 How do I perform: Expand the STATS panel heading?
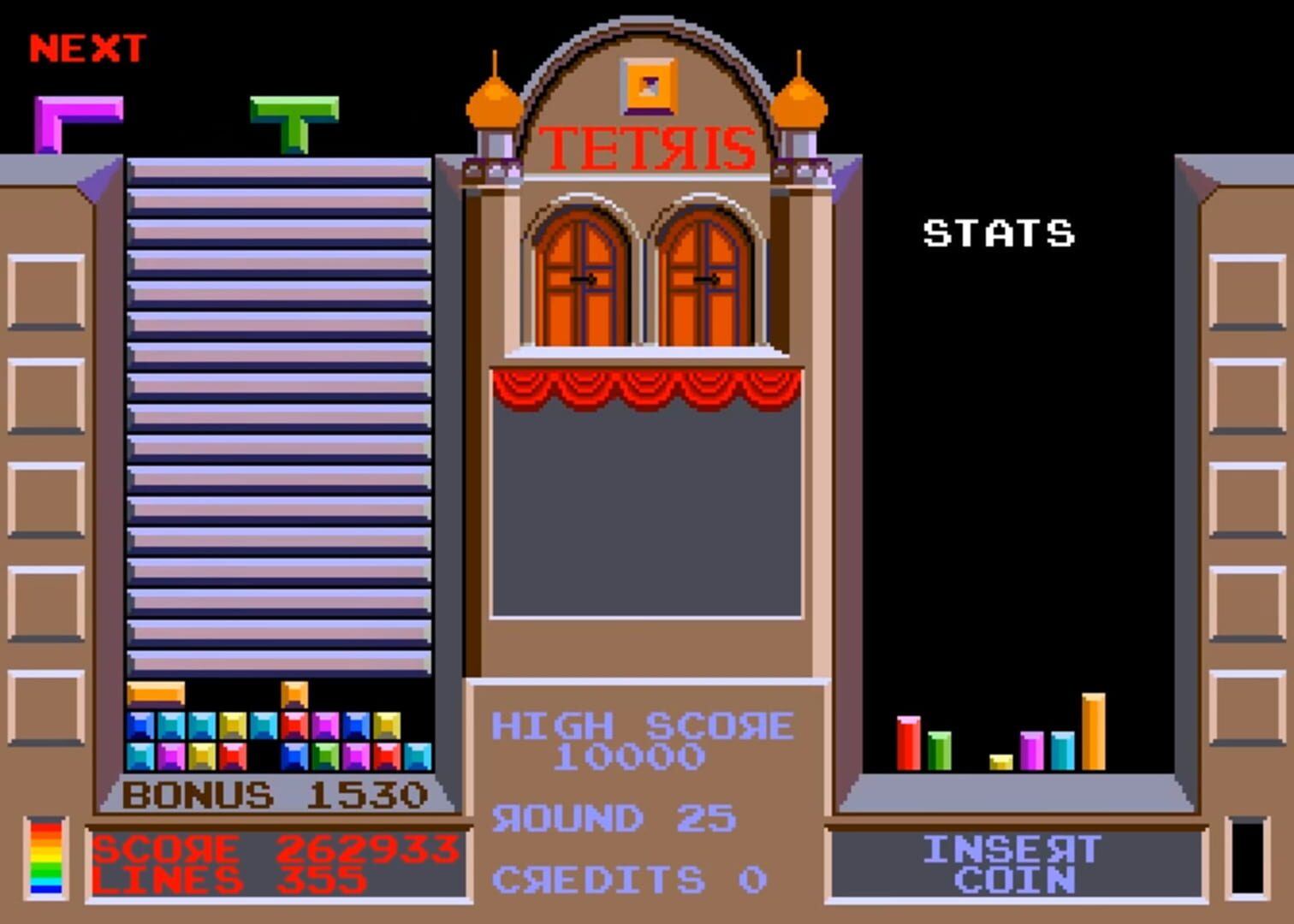(997, 231)
